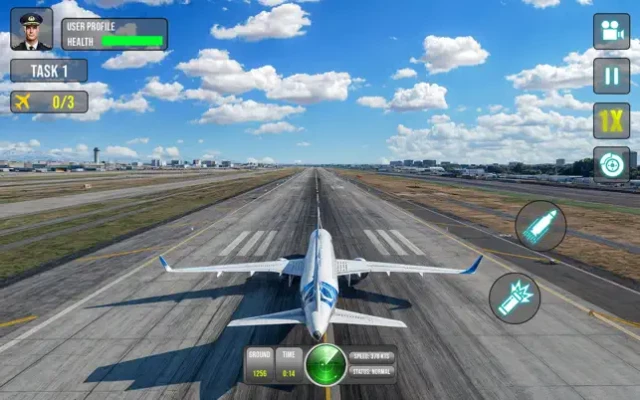
Task: Activate the target lock button
Action: point(611,164)
